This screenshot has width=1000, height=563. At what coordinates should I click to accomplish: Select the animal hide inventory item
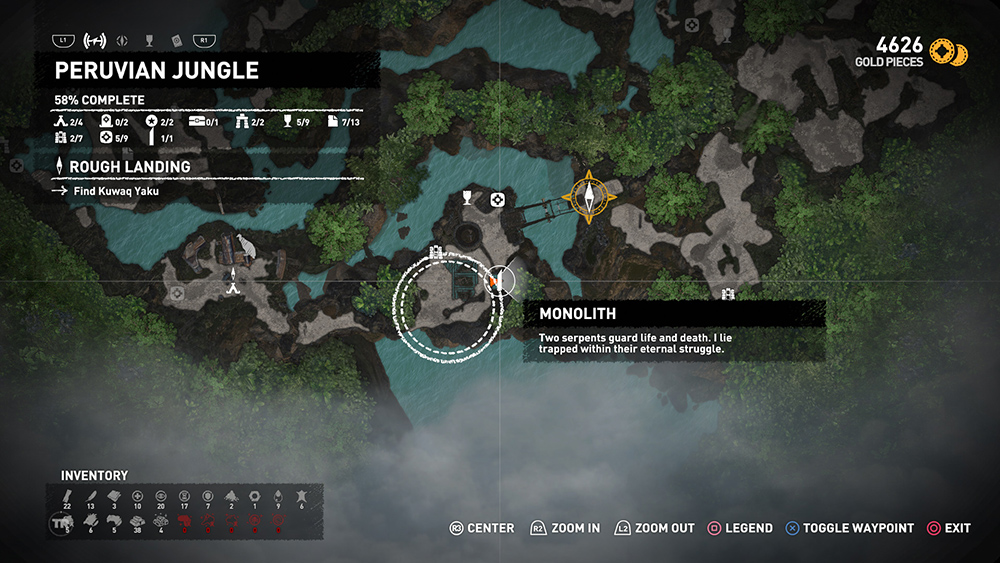pyautogui.click(x=302, y=497)
